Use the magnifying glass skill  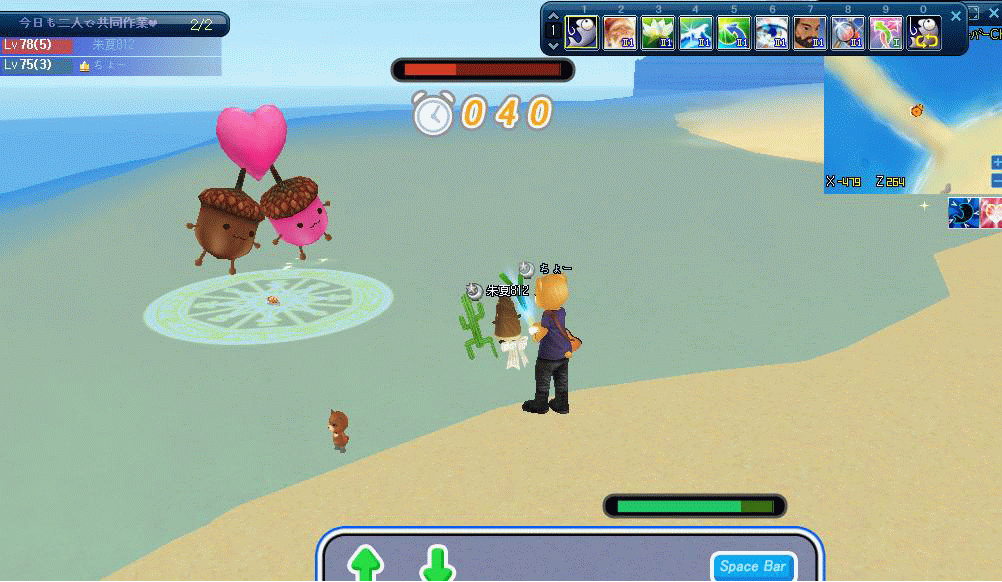click(x=848, y=33)
